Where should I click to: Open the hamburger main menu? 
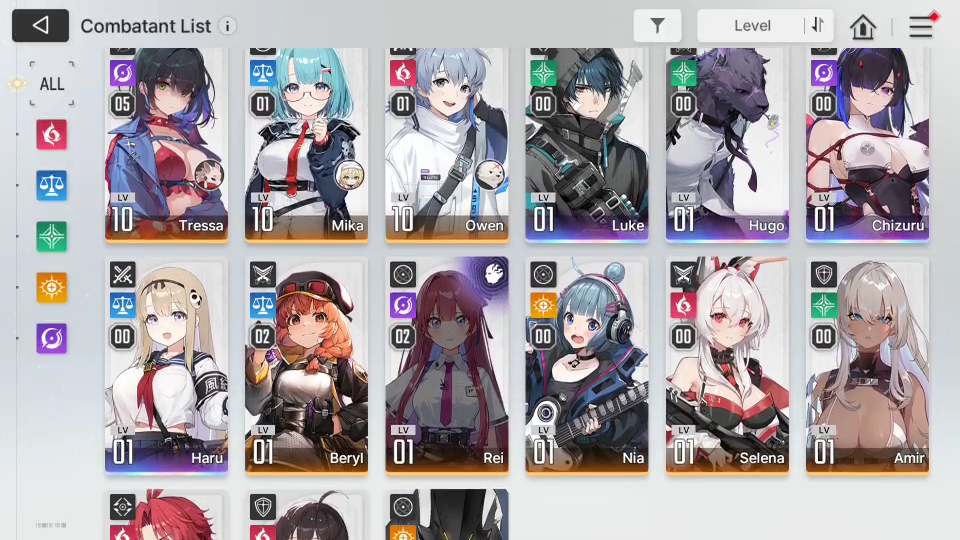pos(920,27)
